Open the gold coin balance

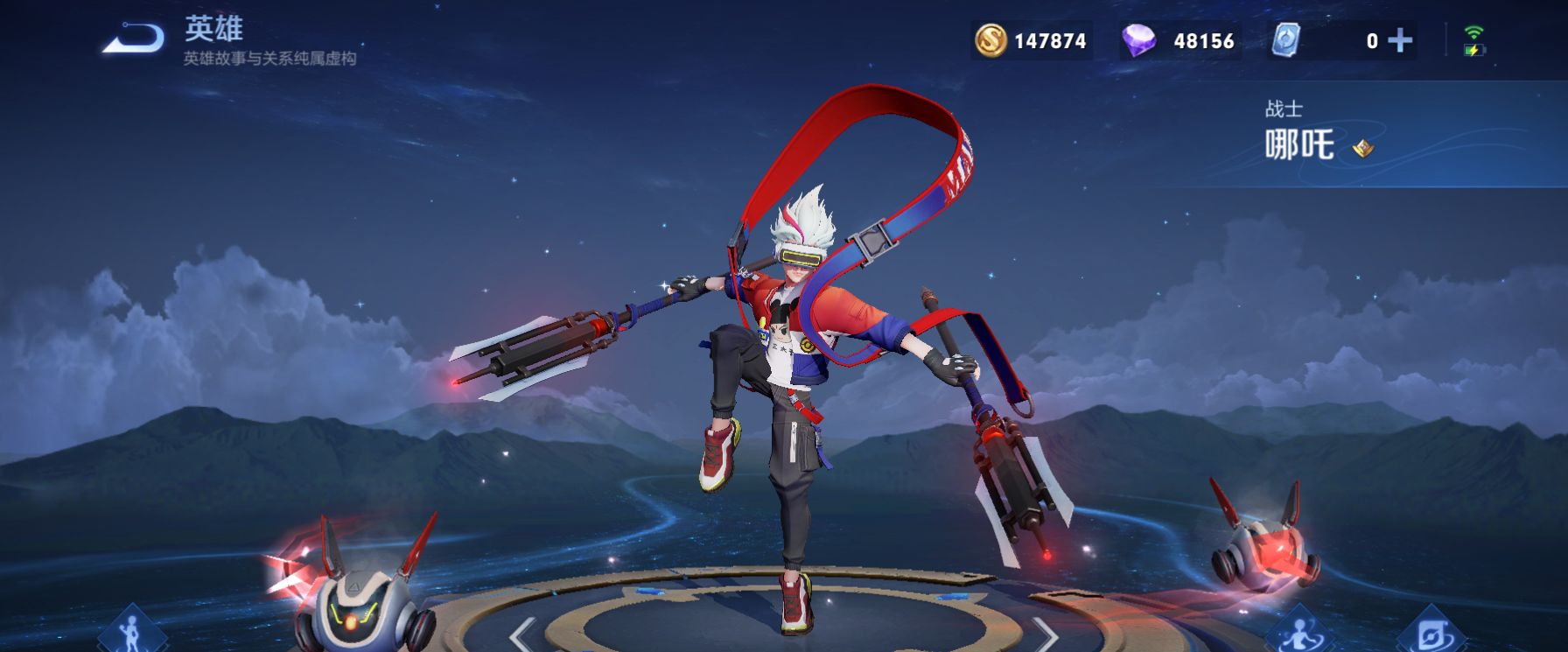pos(990,40)
